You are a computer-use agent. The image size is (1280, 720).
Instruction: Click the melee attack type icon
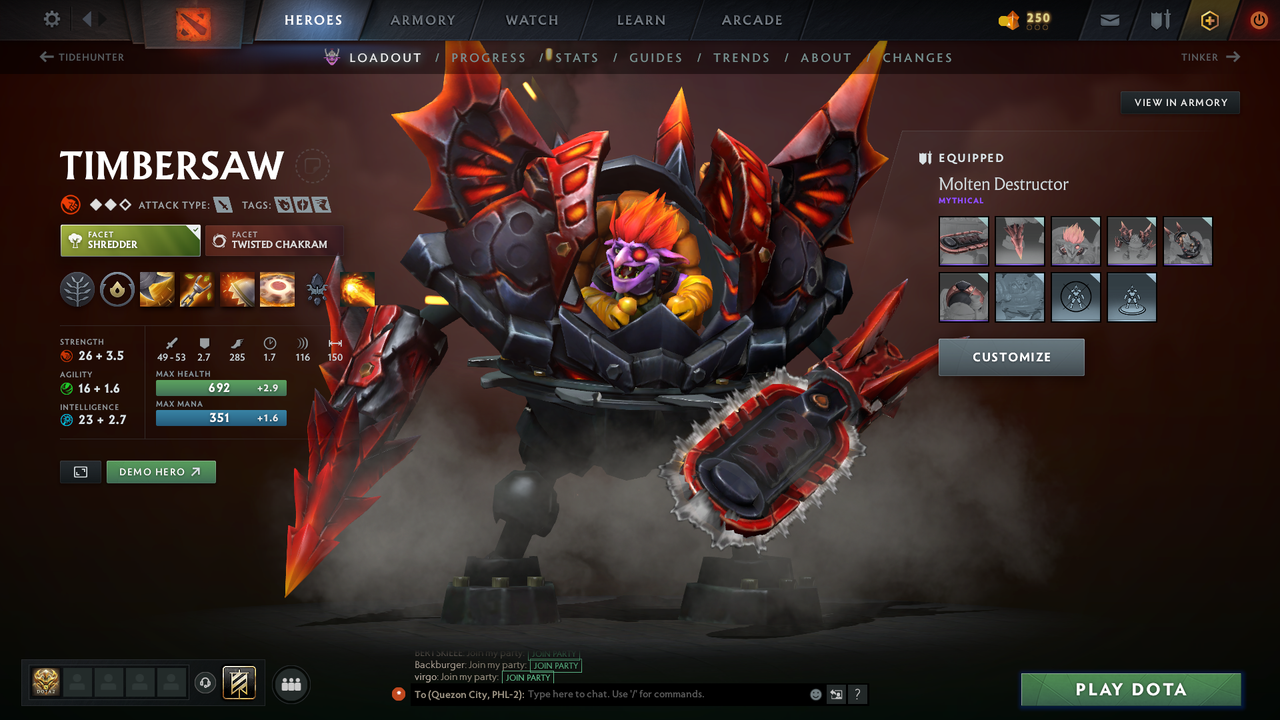pyautogui.click(x=221, y=204)
